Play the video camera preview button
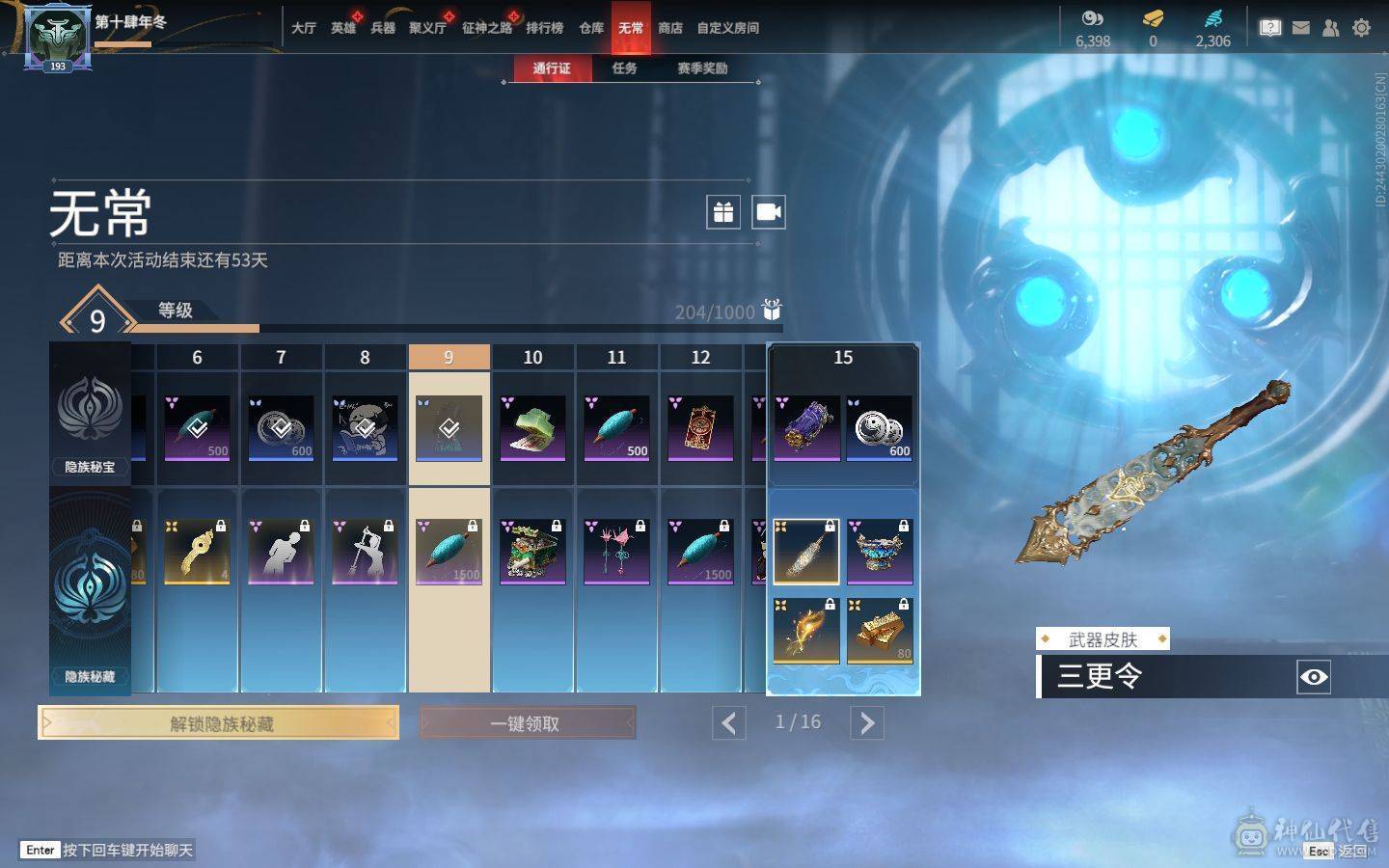 pyautogui.click(x=769, y=212)
